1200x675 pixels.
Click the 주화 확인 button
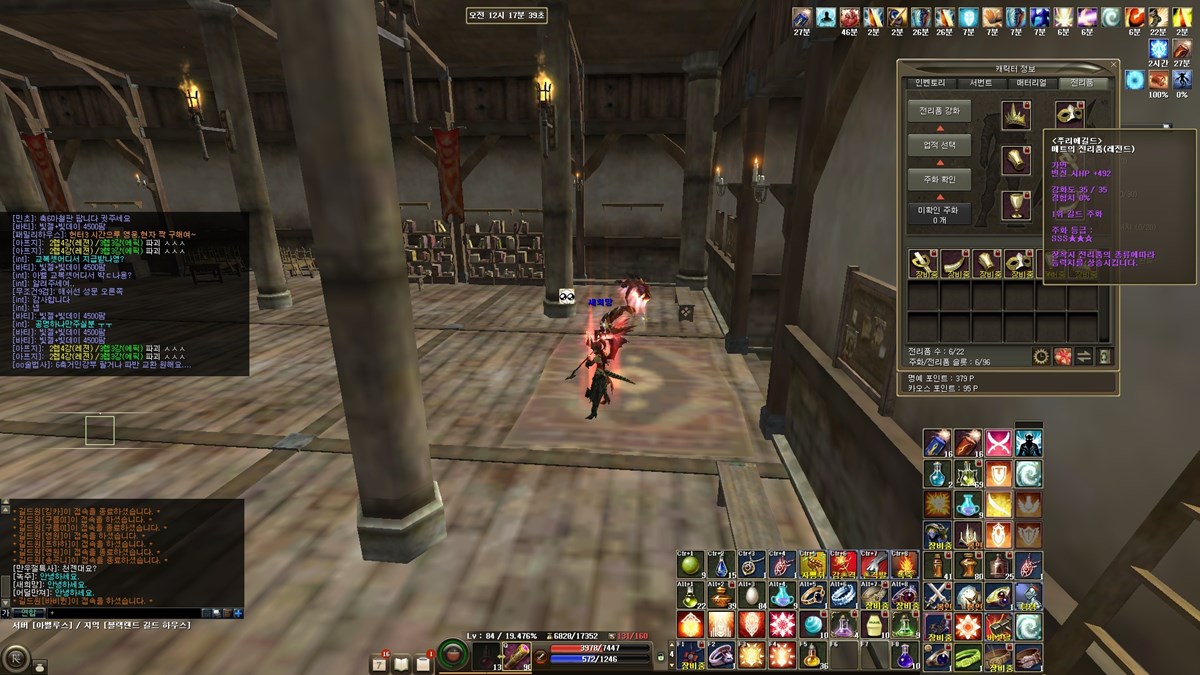click(x=939, y=179)
